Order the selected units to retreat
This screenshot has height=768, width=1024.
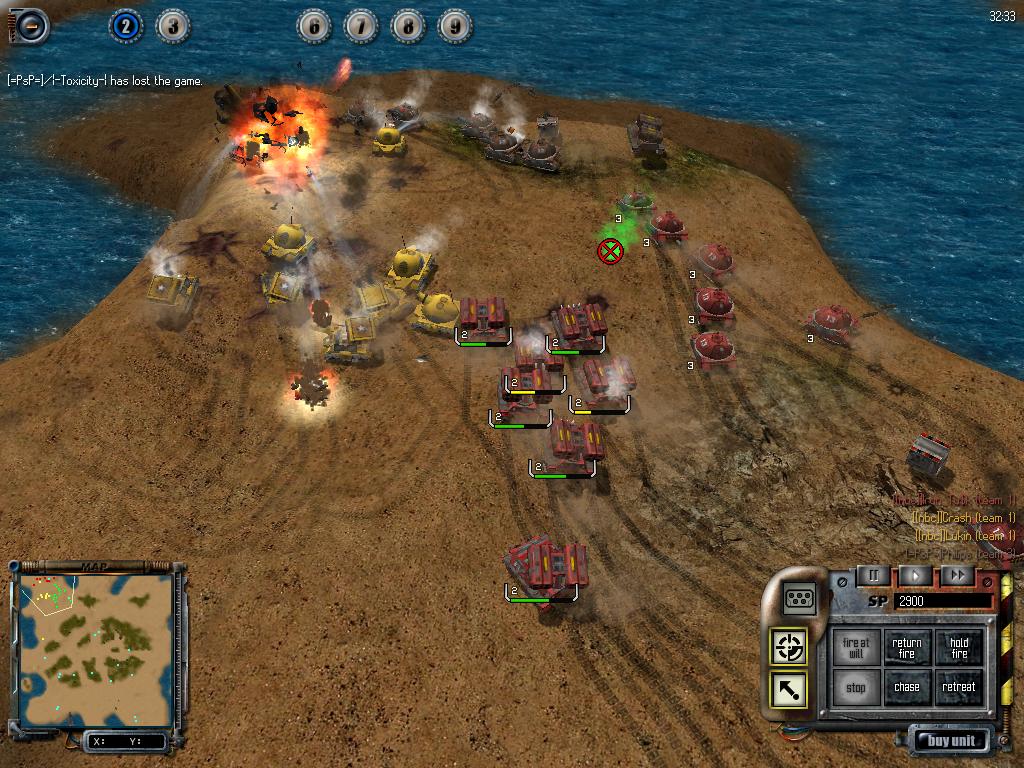point(959,688)
